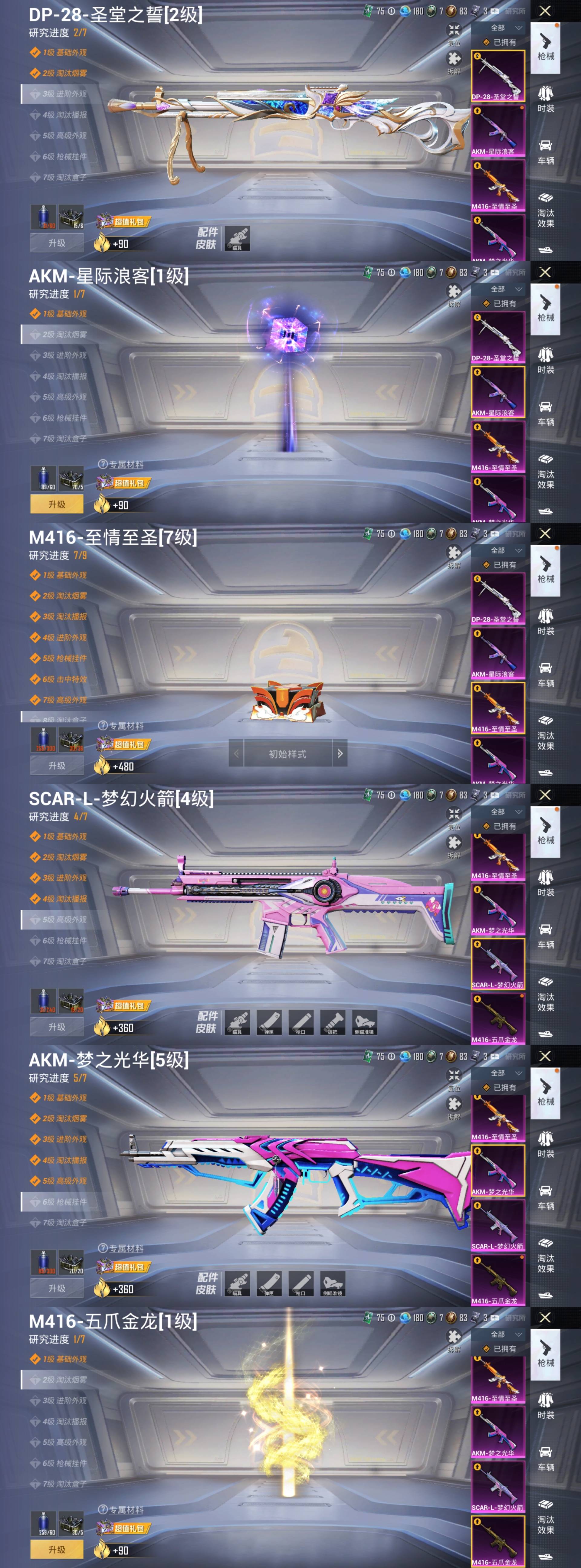Select the 4级 进阶外观 level row
581x1568 pixels.
coord(64,637)
